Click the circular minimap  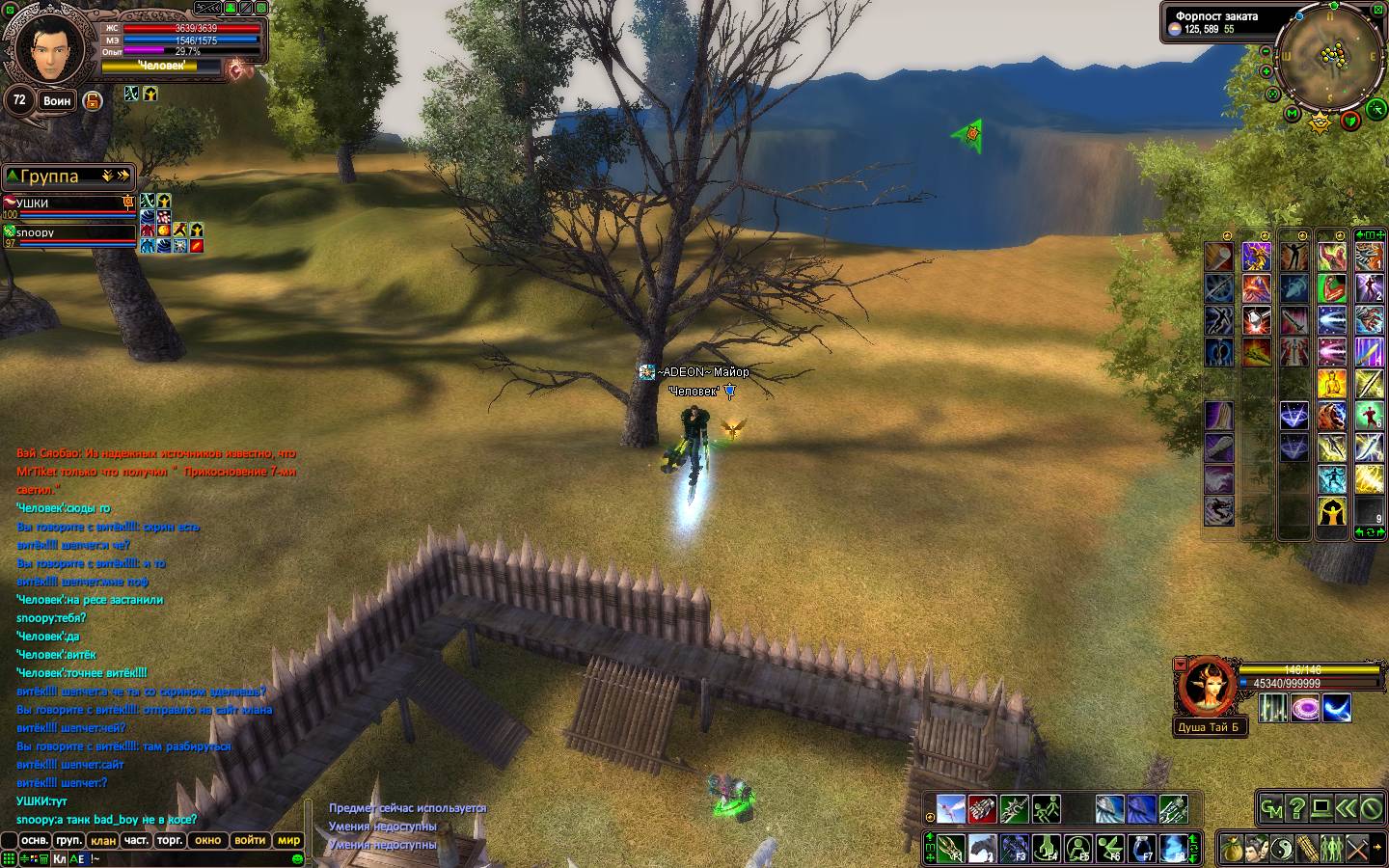point(1331,56)
